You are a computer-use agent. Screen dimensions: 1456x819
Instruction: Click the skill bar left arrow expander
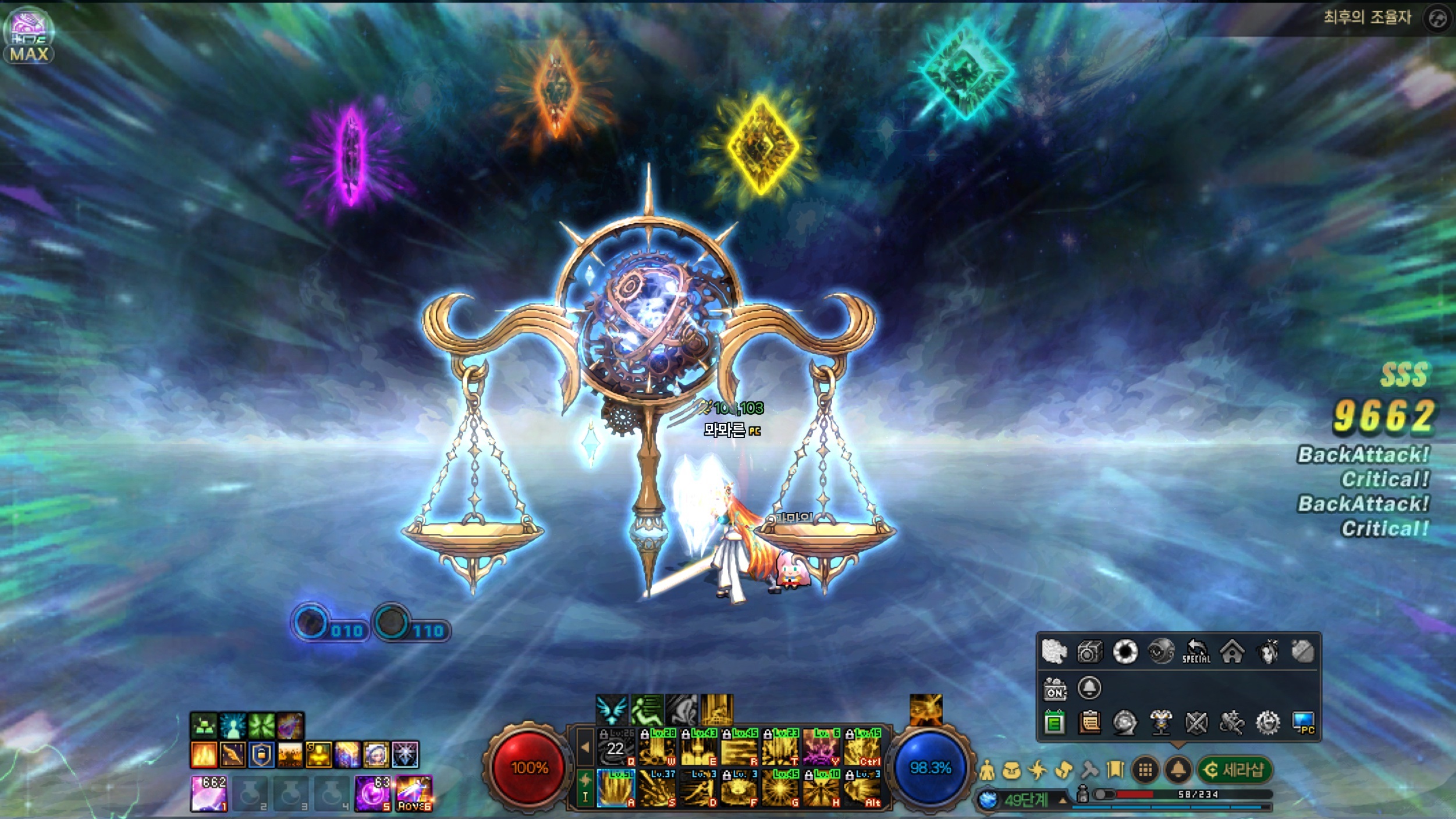(x=585, y=747)
